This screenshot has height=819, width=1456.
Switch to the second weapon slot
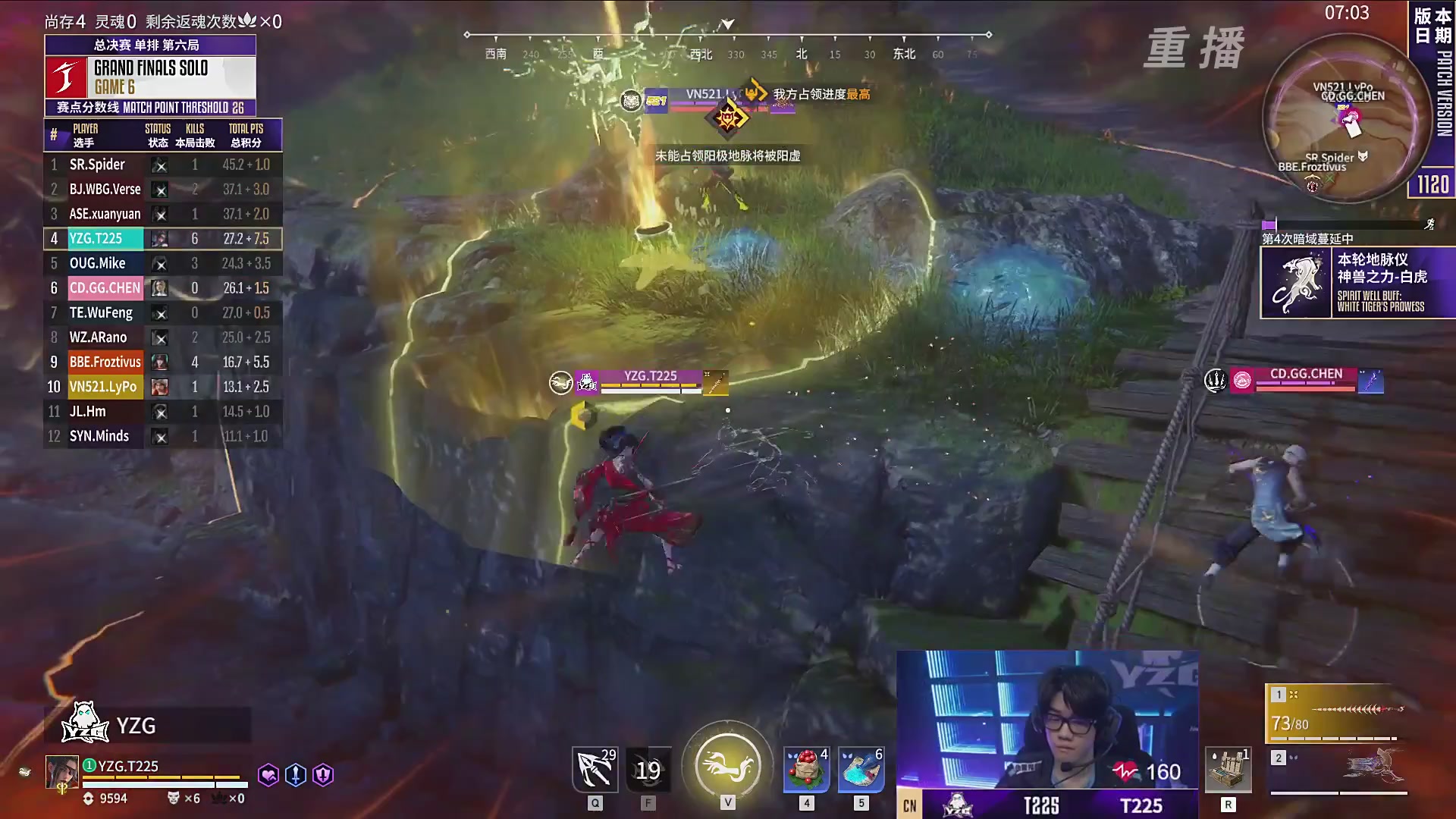(1338, 770)
